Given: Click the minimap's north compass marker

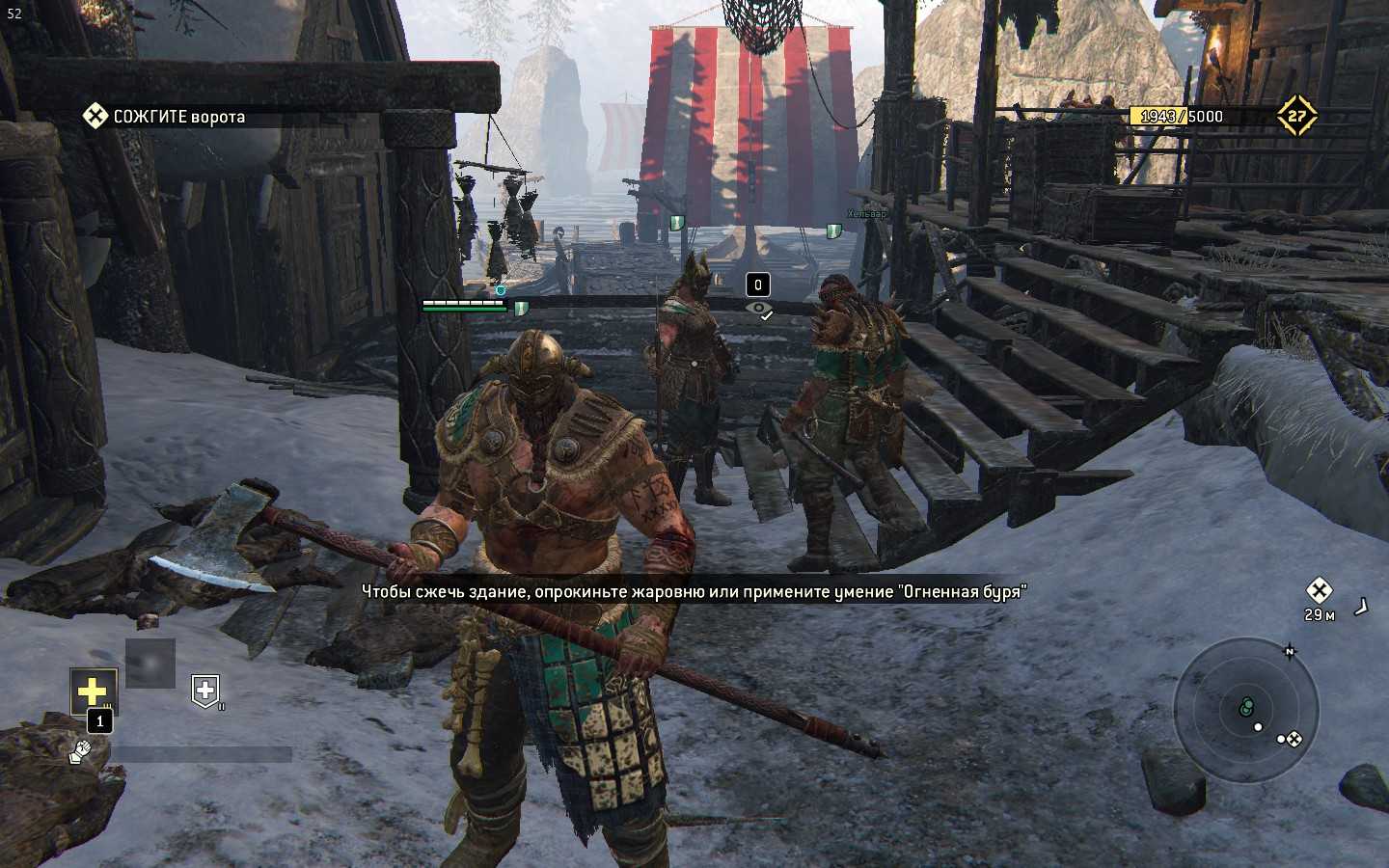Looking at the screenshot, I should [1290, 652].
